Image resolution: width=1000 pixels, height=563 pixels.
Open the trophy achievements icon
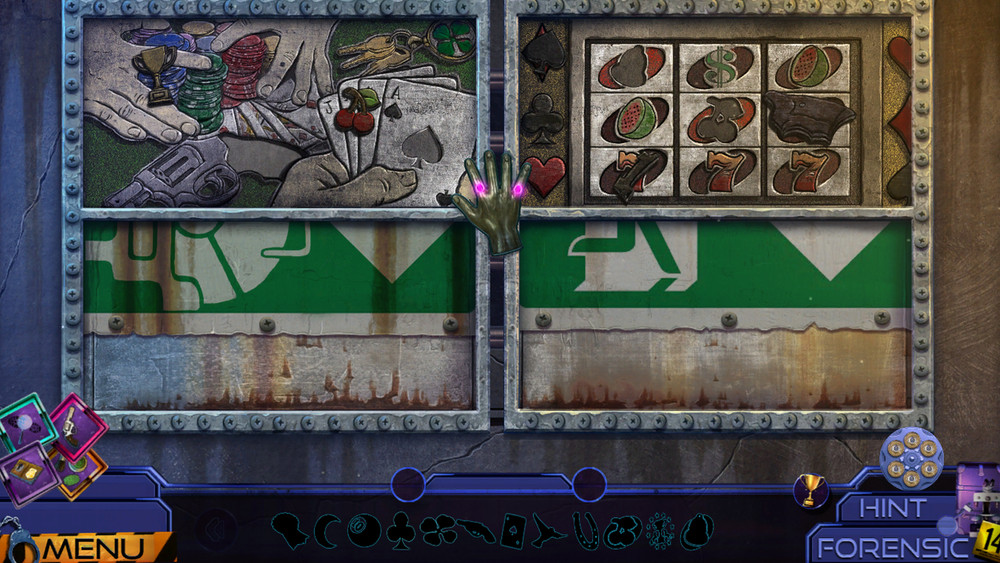[811, 490]
